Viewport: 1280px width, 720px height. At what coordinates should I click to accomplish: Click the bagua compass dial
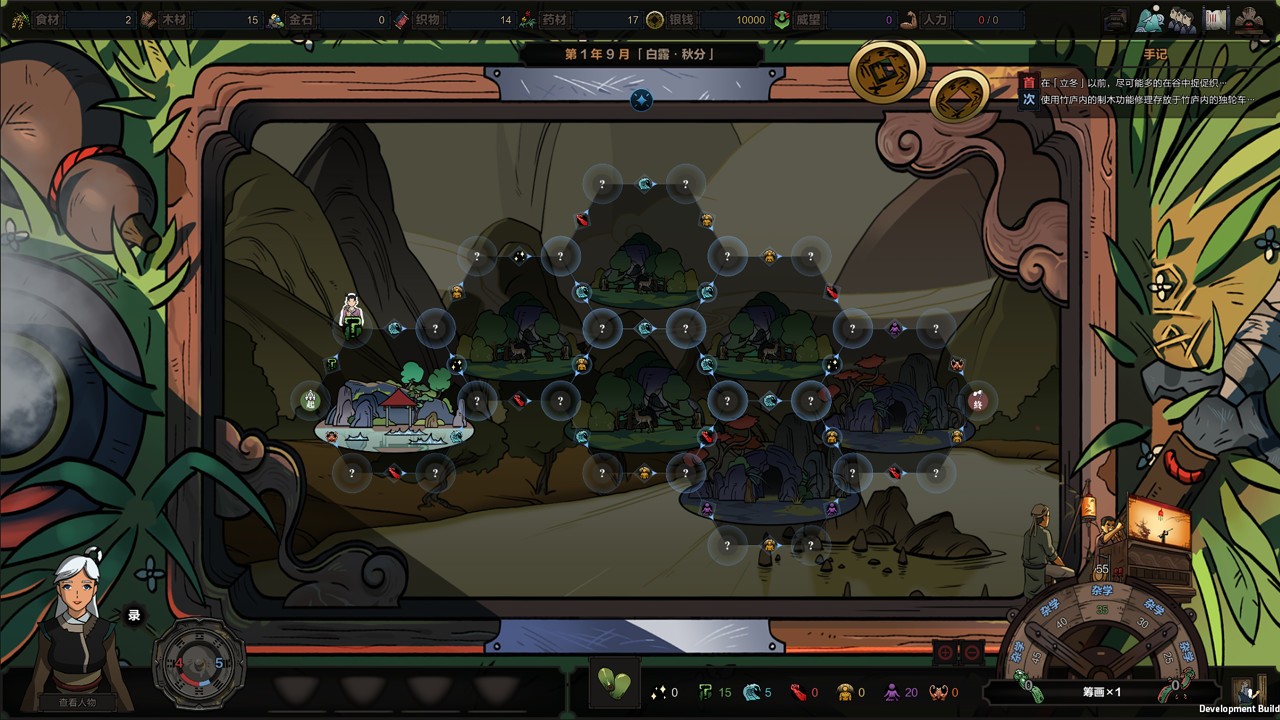point(198,663)
